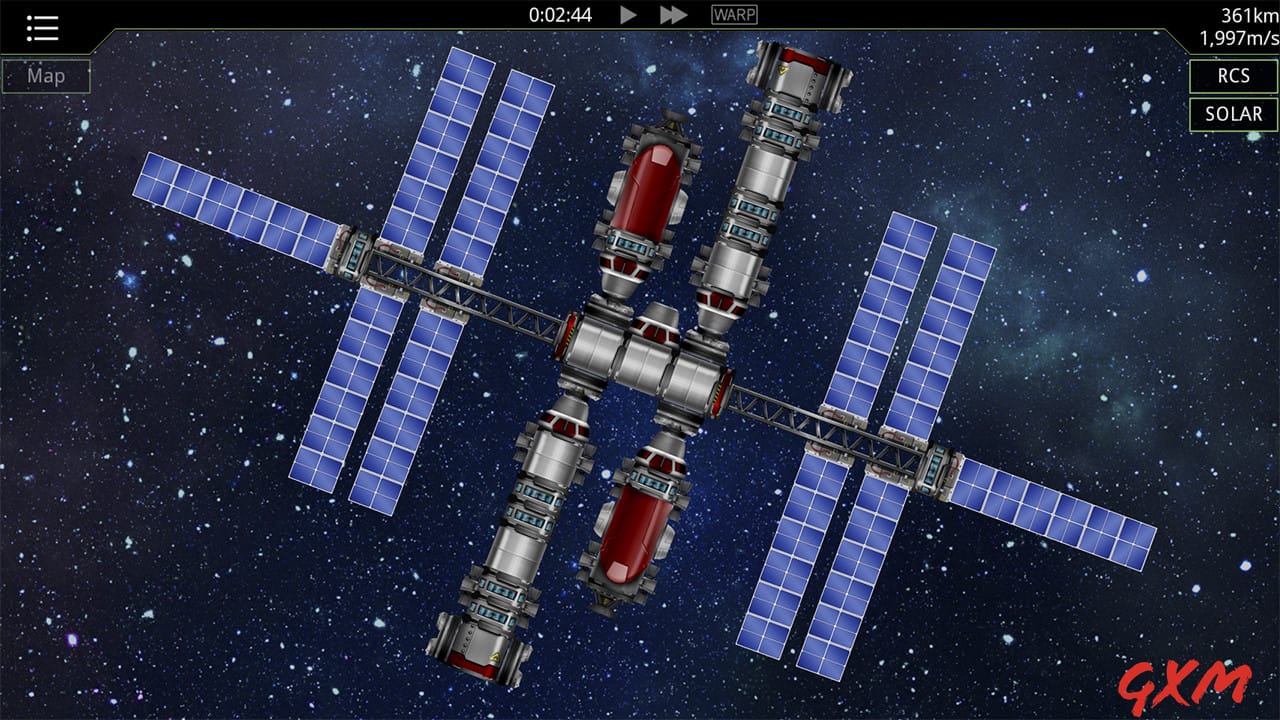
Task: Select the central docking hub of the station
Action: click(645, 360)
